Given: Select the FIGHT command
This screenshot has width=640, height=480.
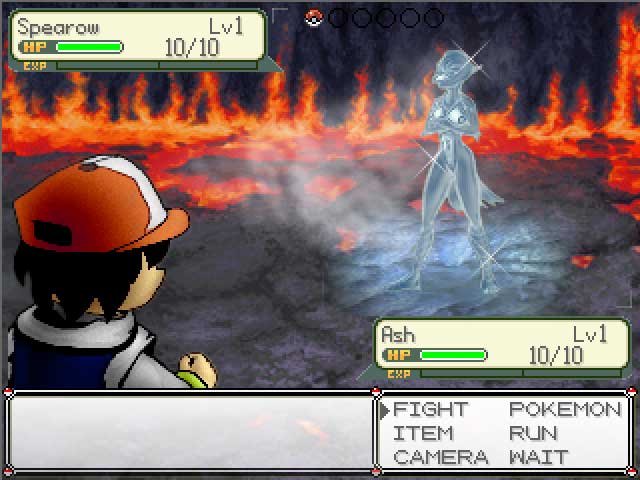Looking at the screenshot, I should tap(430, 410).
